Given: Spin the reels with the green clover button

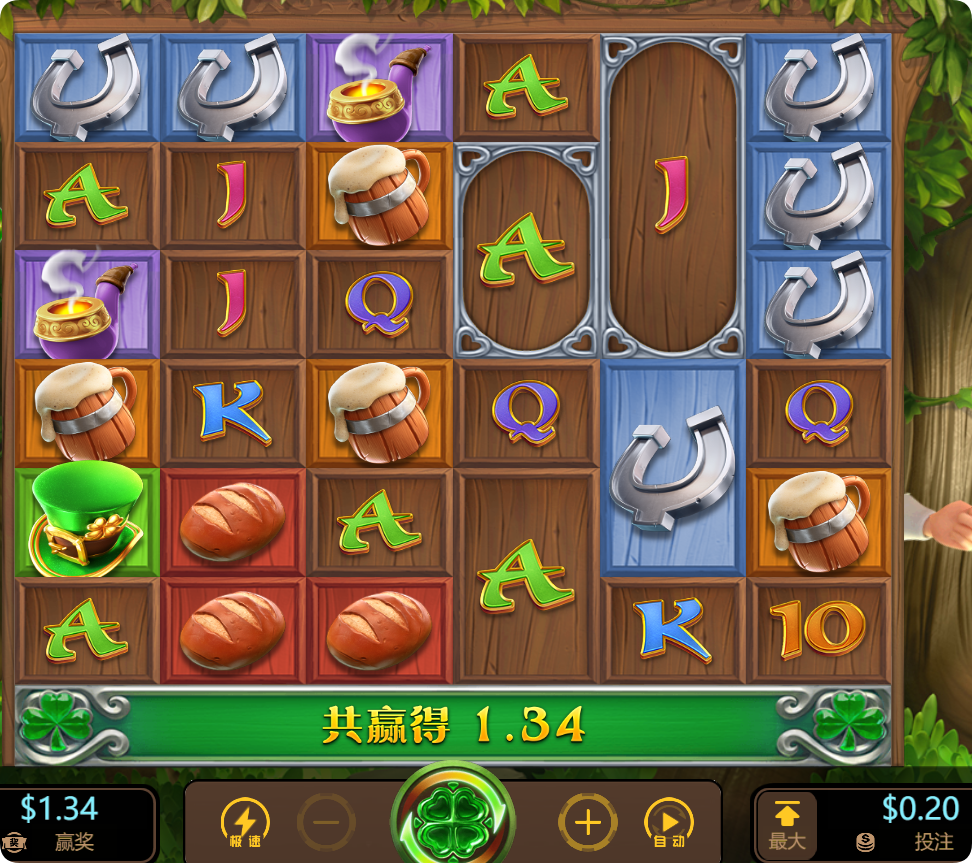Looking at the screenshot, I should [x=453, y=820].
